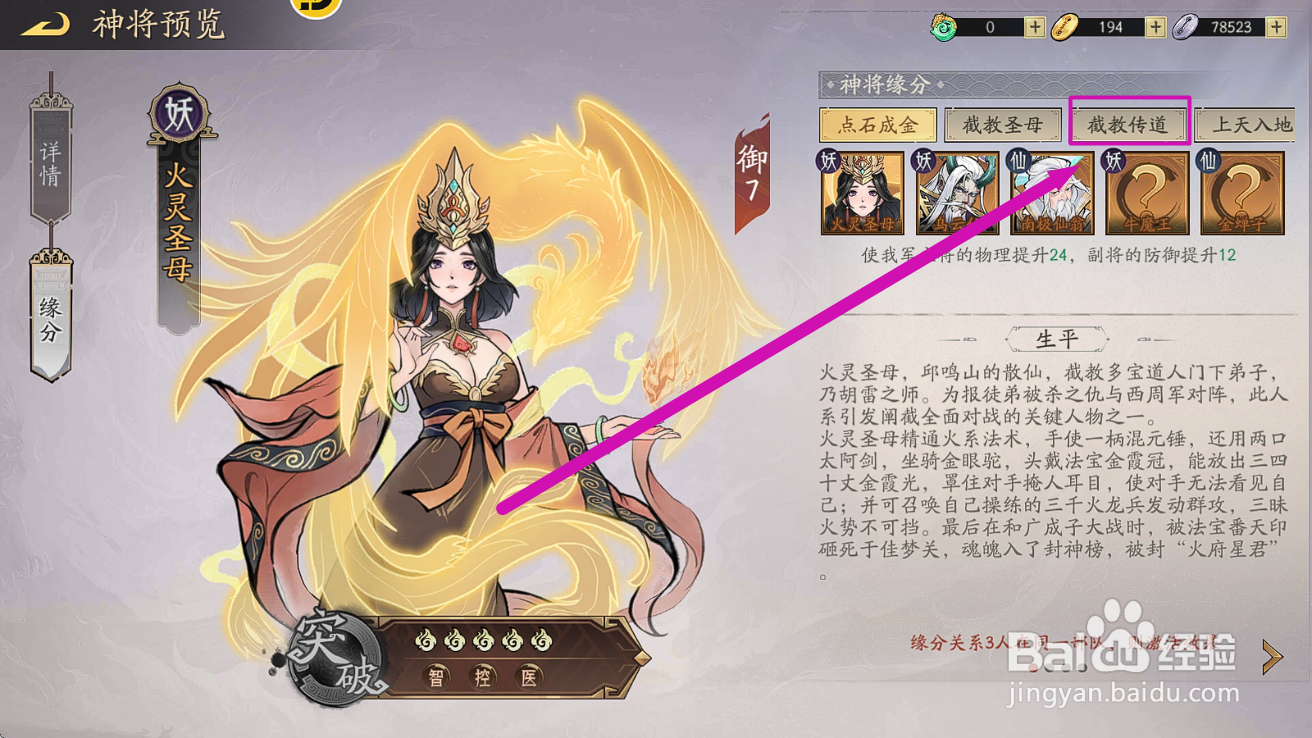Select the 乌云仙 hero portrait
The height and width of the screenshot is (738, 1312).
point(955,190)
